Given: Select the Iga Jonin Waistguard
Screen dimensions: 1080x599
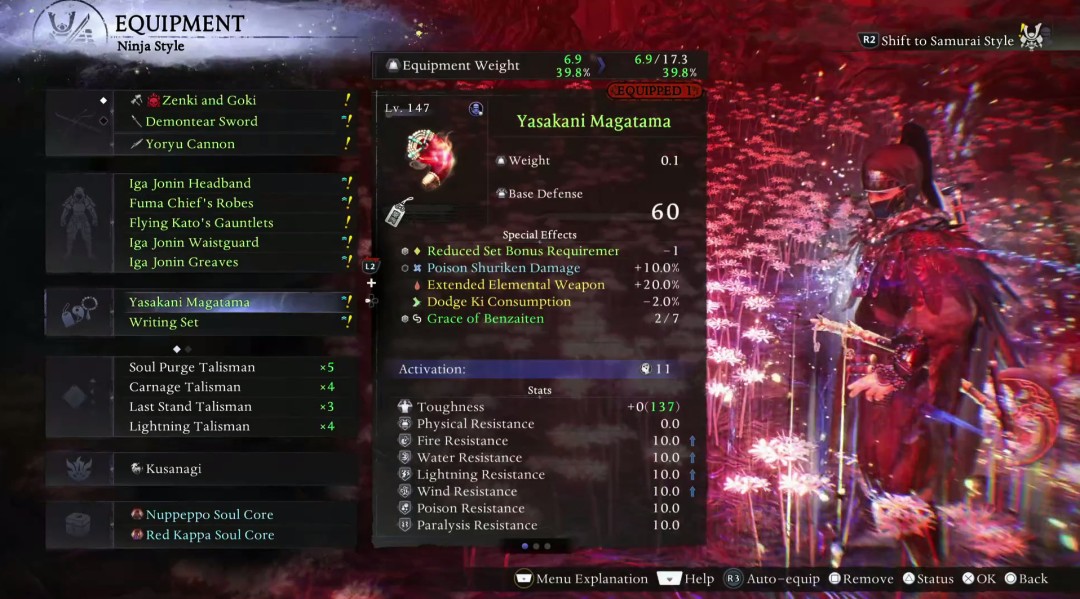Looking at the screenshot, I should click(x=194, y=243).
